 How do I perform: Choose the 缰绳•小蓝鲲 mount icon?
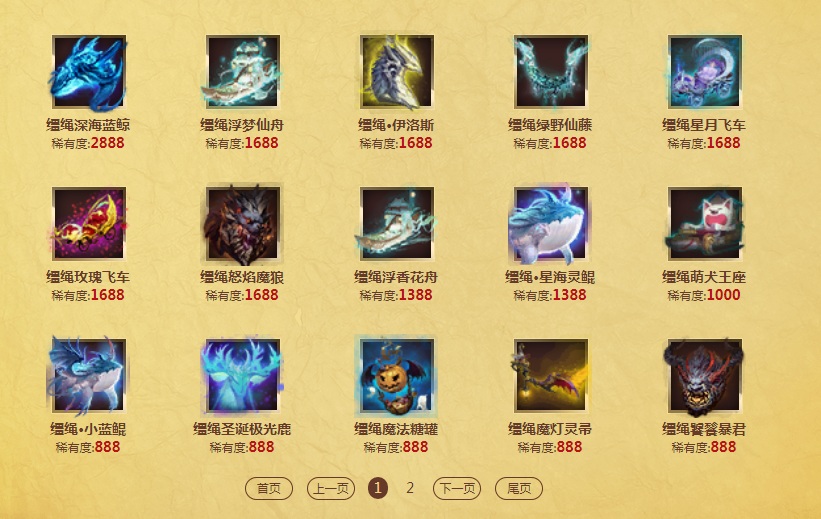click(89, 375)
